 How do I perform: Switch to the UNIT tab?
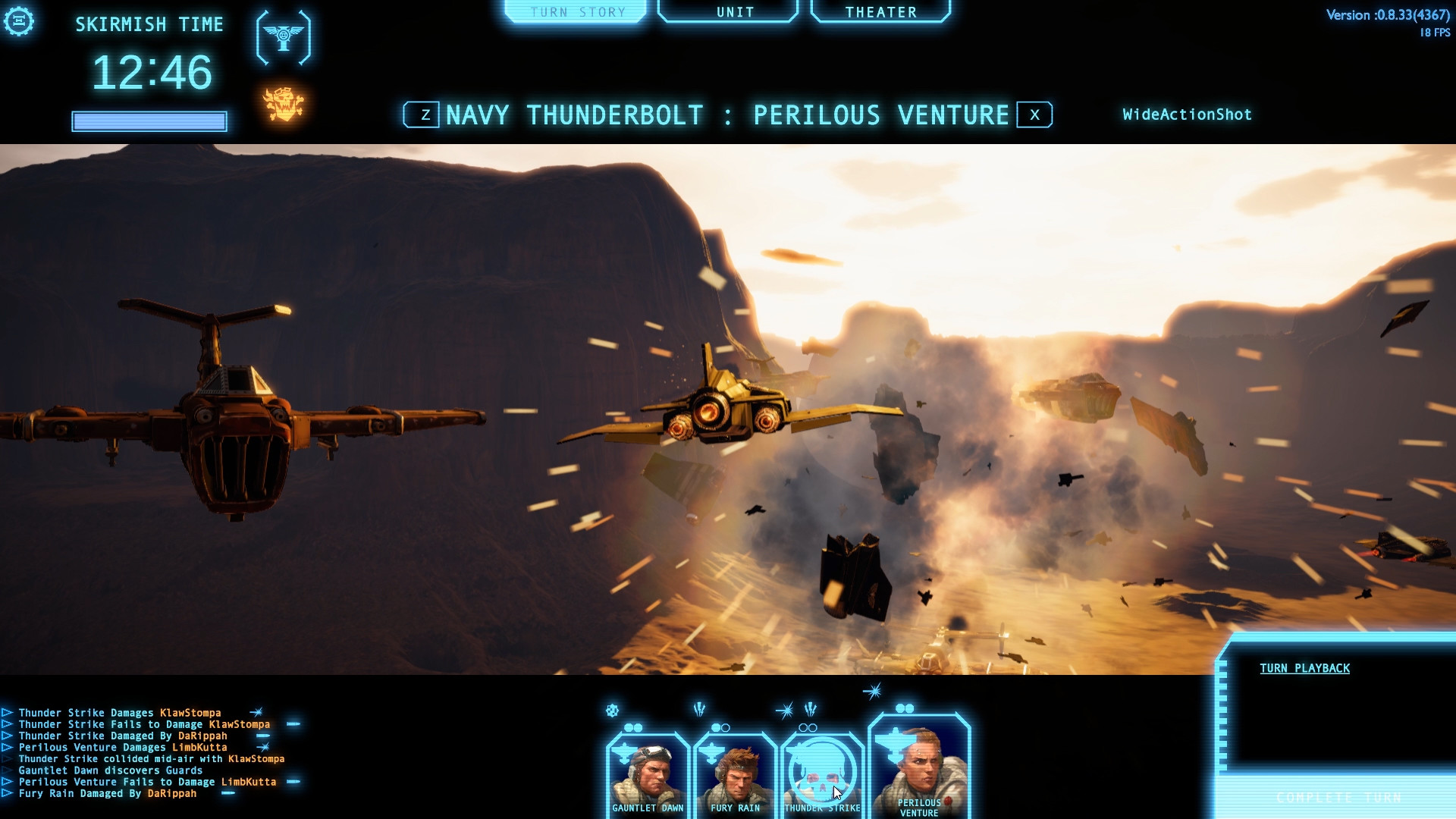coord(733,11)
